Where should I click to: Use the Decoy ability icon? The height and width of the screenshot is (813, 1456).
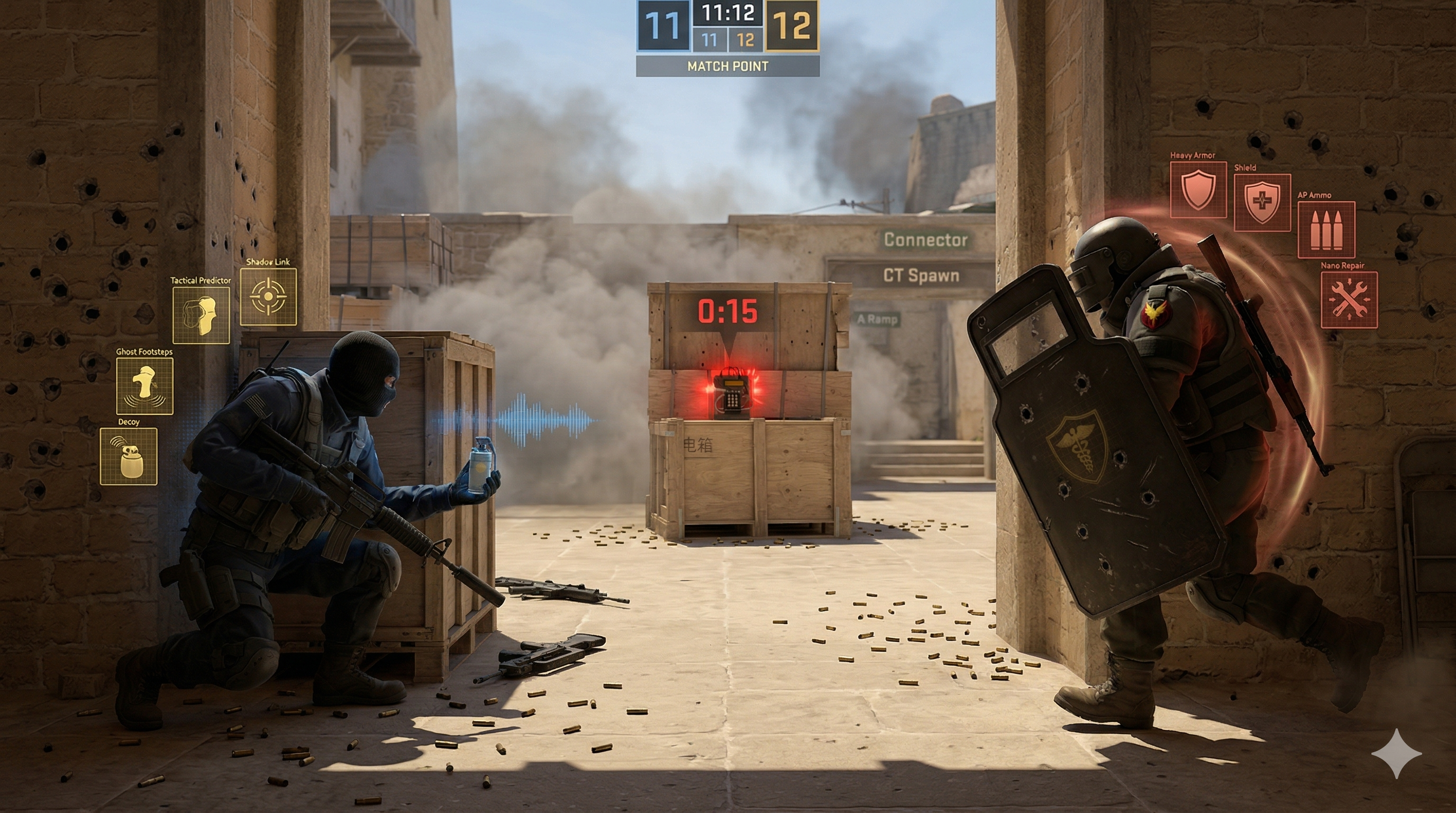pos(129,456)
